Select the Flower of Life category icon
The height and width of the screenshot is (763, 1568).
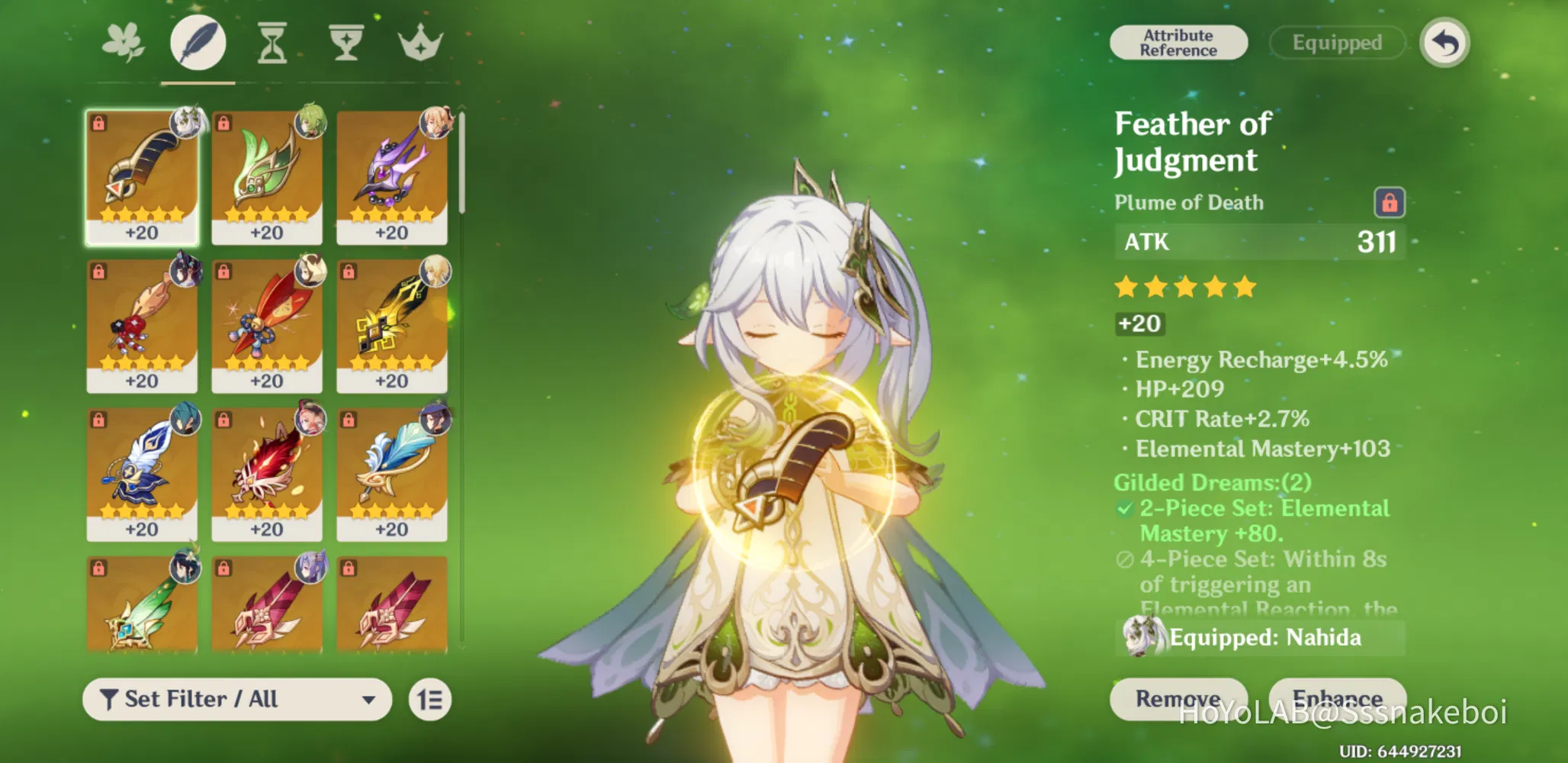click(122, 42)
